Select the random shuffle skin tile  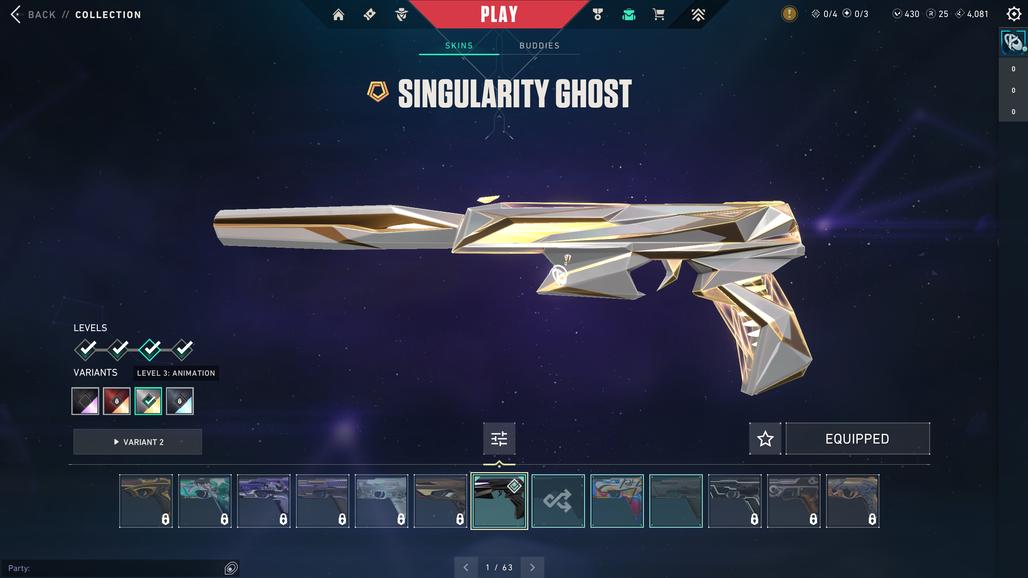(x=558, y=501)
